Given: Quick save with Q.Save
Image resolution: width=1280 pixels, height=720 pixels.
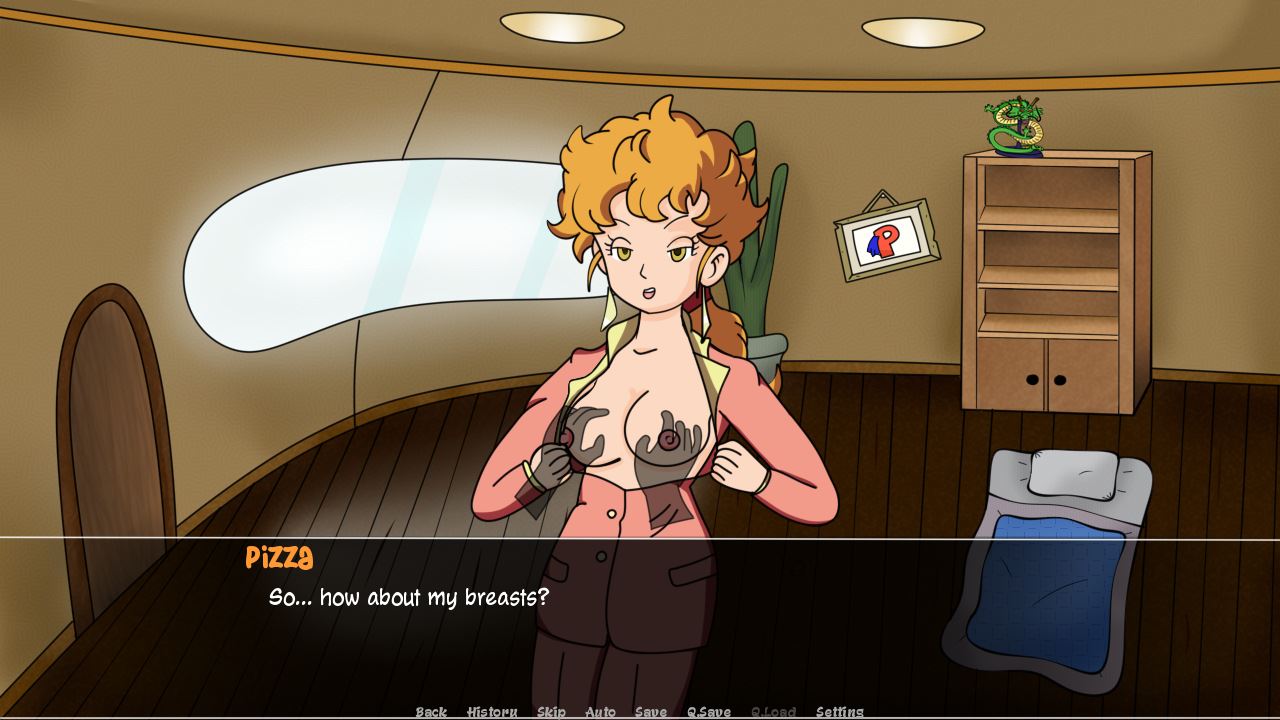Looking at the screenshot, I should pos(709,712).
